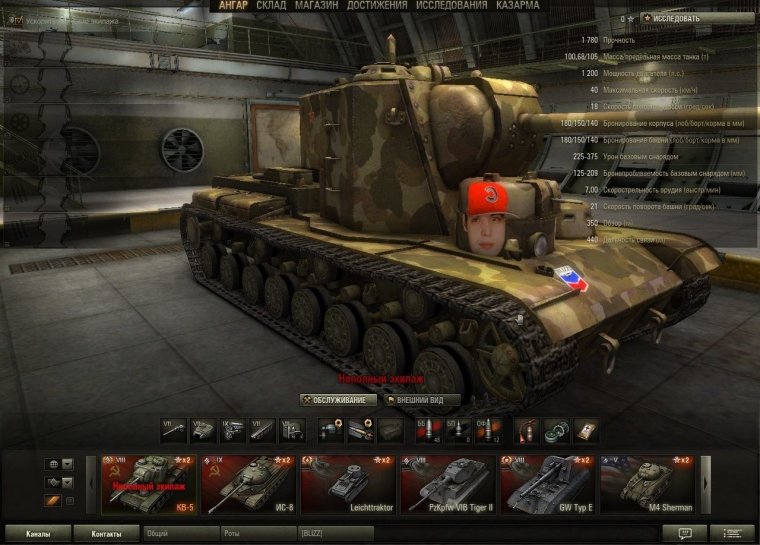Go to the Исследования (Research) tab
The image size is (760, 545).
tap(452, 6)
